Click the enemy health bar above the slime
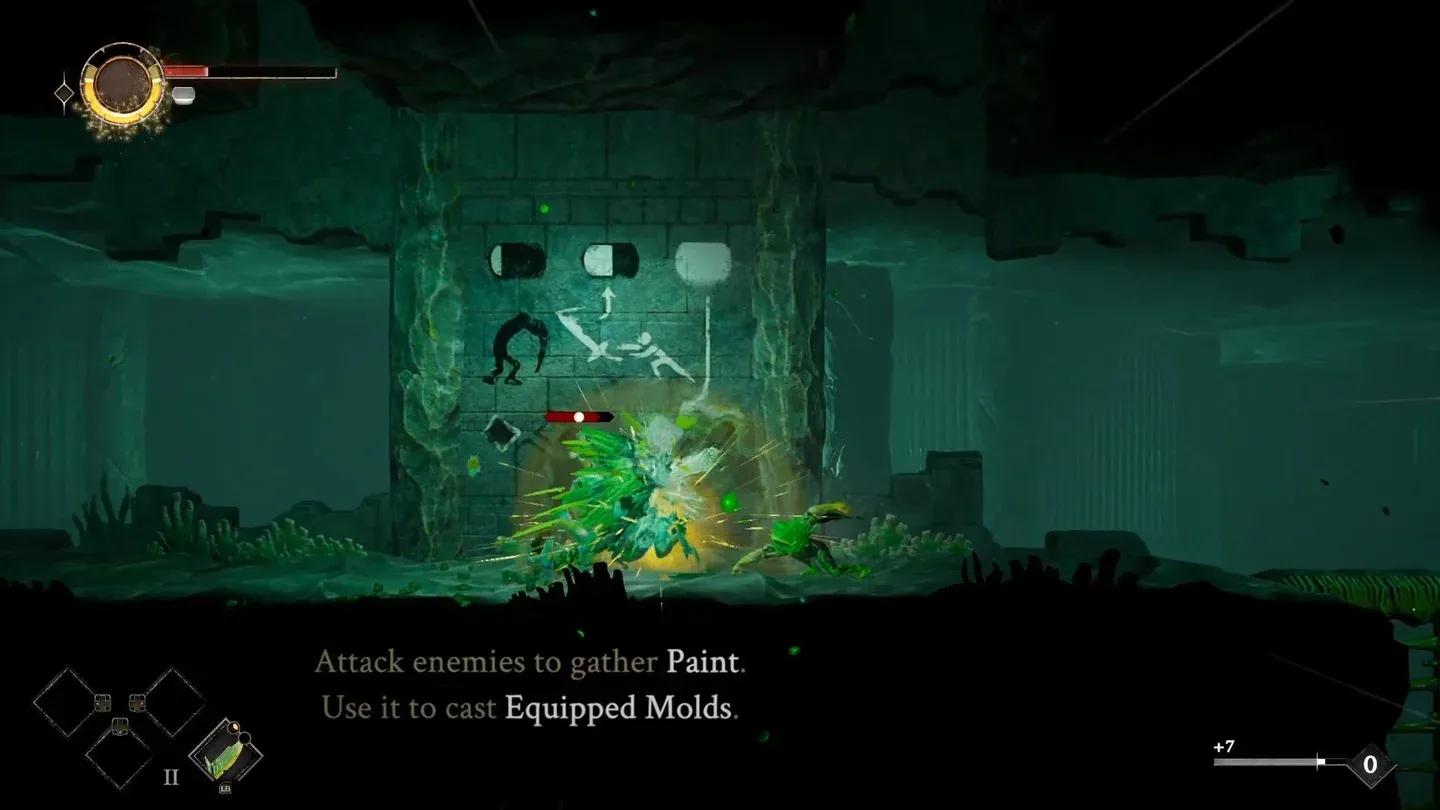Image resolution: width=1440 pixels, height=810 pixels. [x=580, y=416]
